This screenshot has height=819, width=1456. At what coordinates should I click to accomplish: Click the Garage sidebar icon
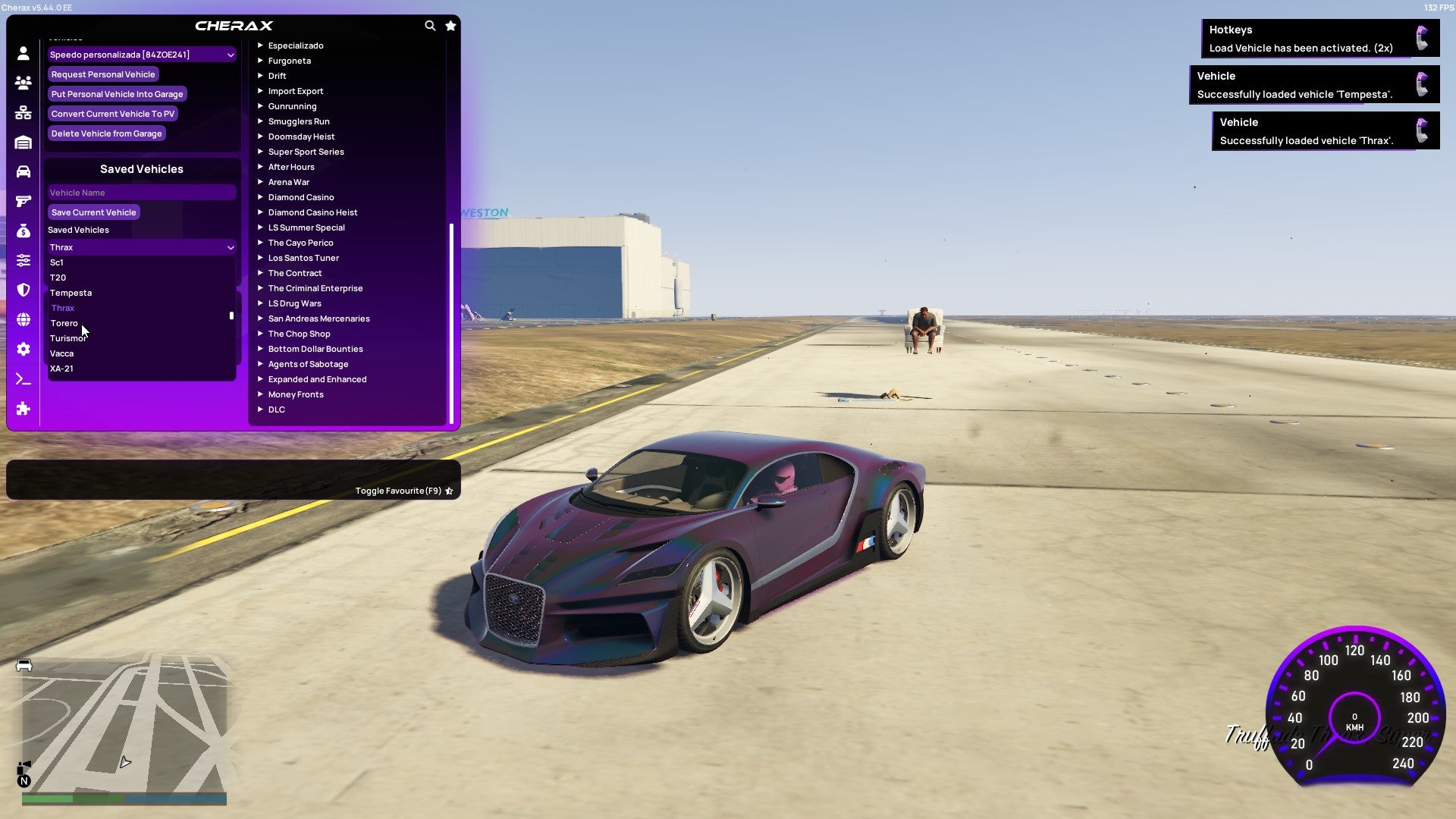(23, 142)
